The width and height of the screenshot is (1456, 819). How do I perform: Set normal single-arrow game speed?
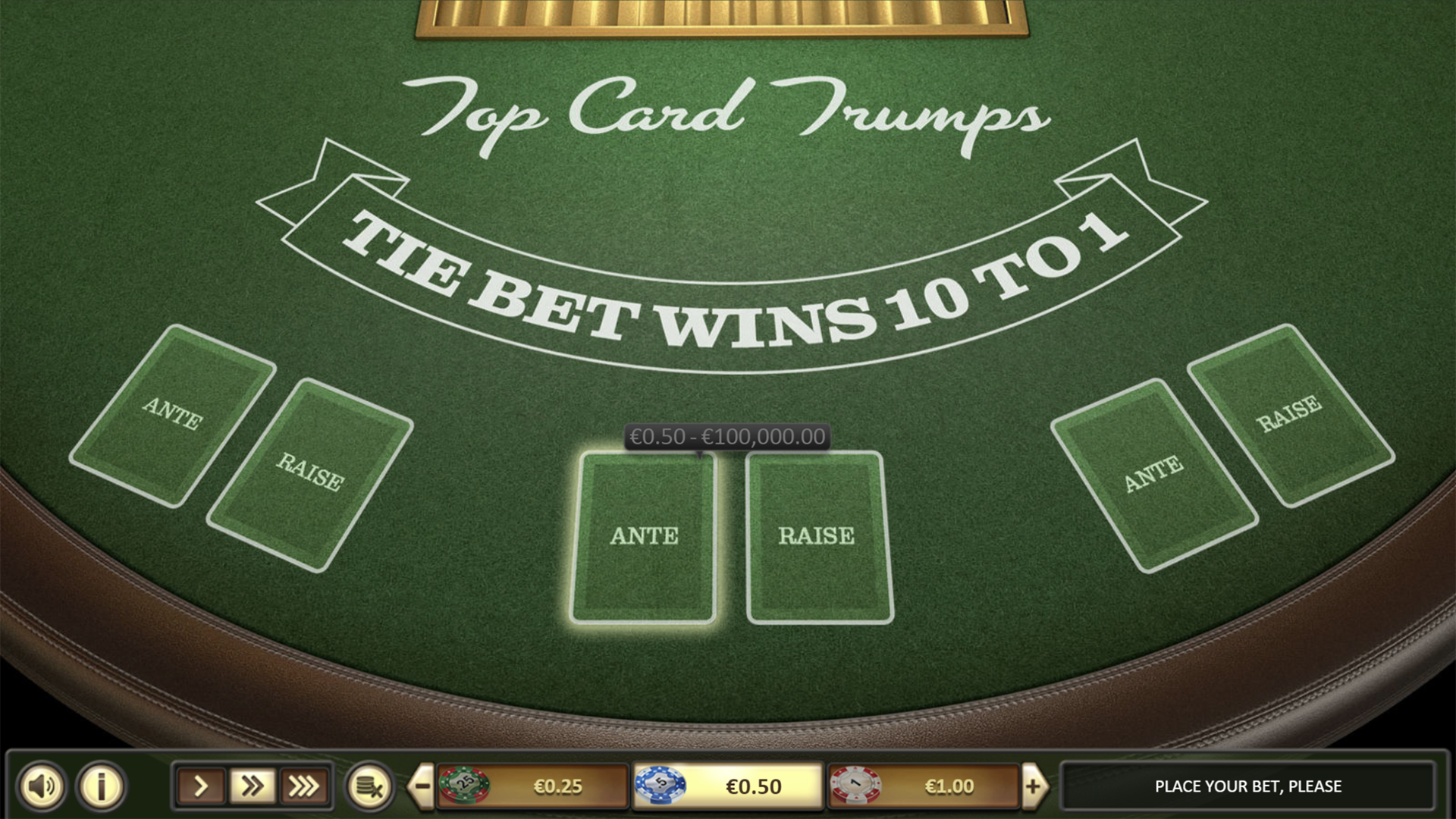(x=201, y=786)
